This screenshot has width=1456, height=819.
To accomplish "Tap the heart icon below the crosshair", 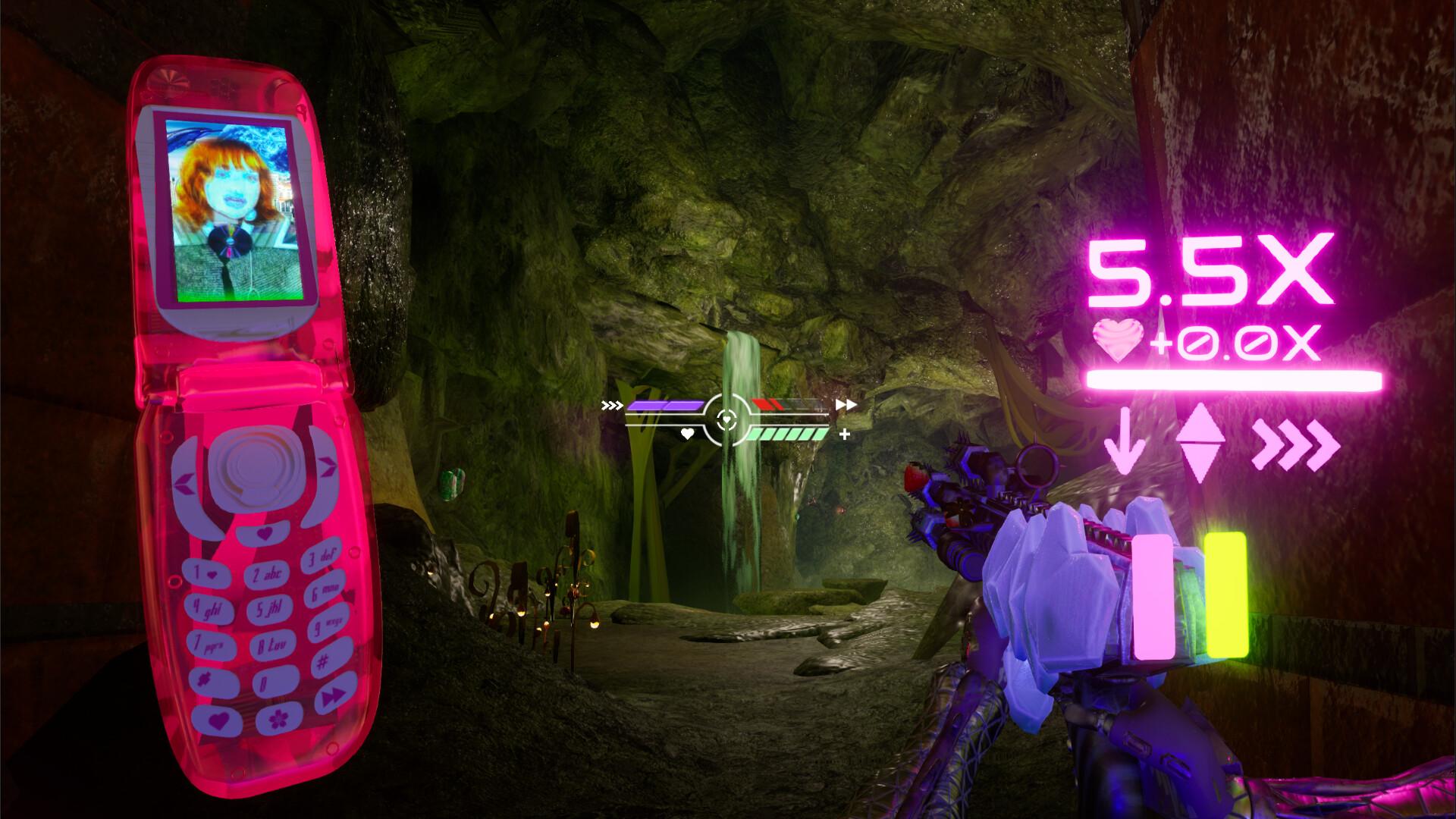I will coord(686,433).
